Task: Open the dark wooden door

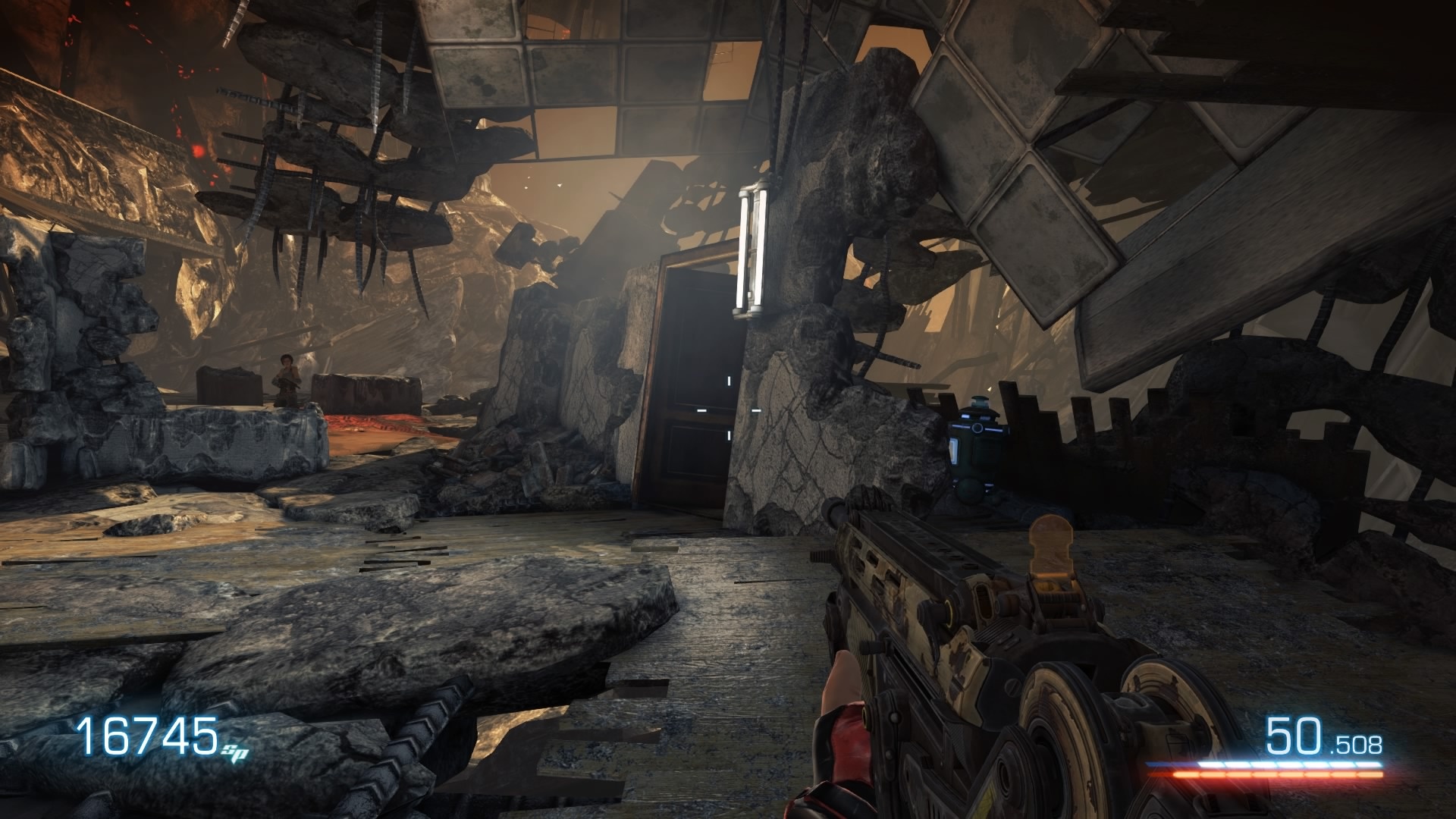Action: tap(690, 379)
